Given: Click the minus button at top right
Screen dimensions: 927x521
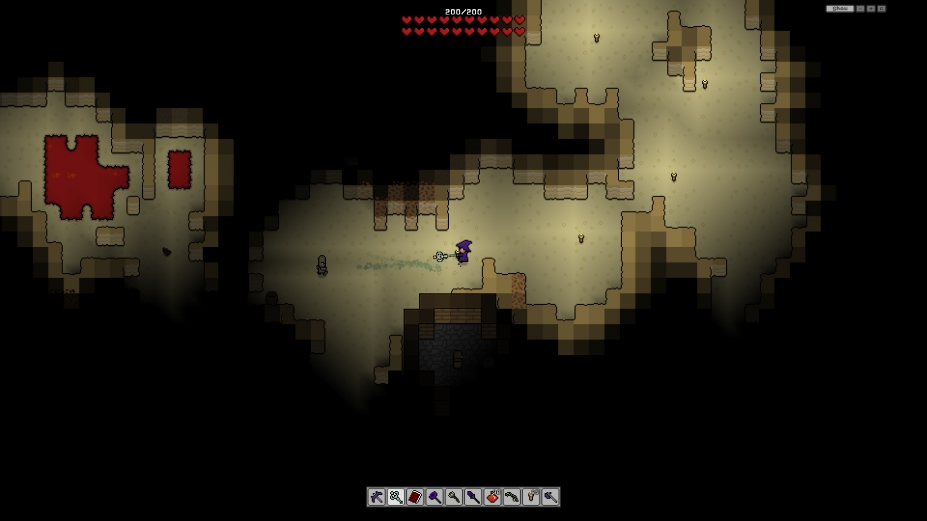Looking at the screenshot, I should pyautogui.click(x=860, y=9).
